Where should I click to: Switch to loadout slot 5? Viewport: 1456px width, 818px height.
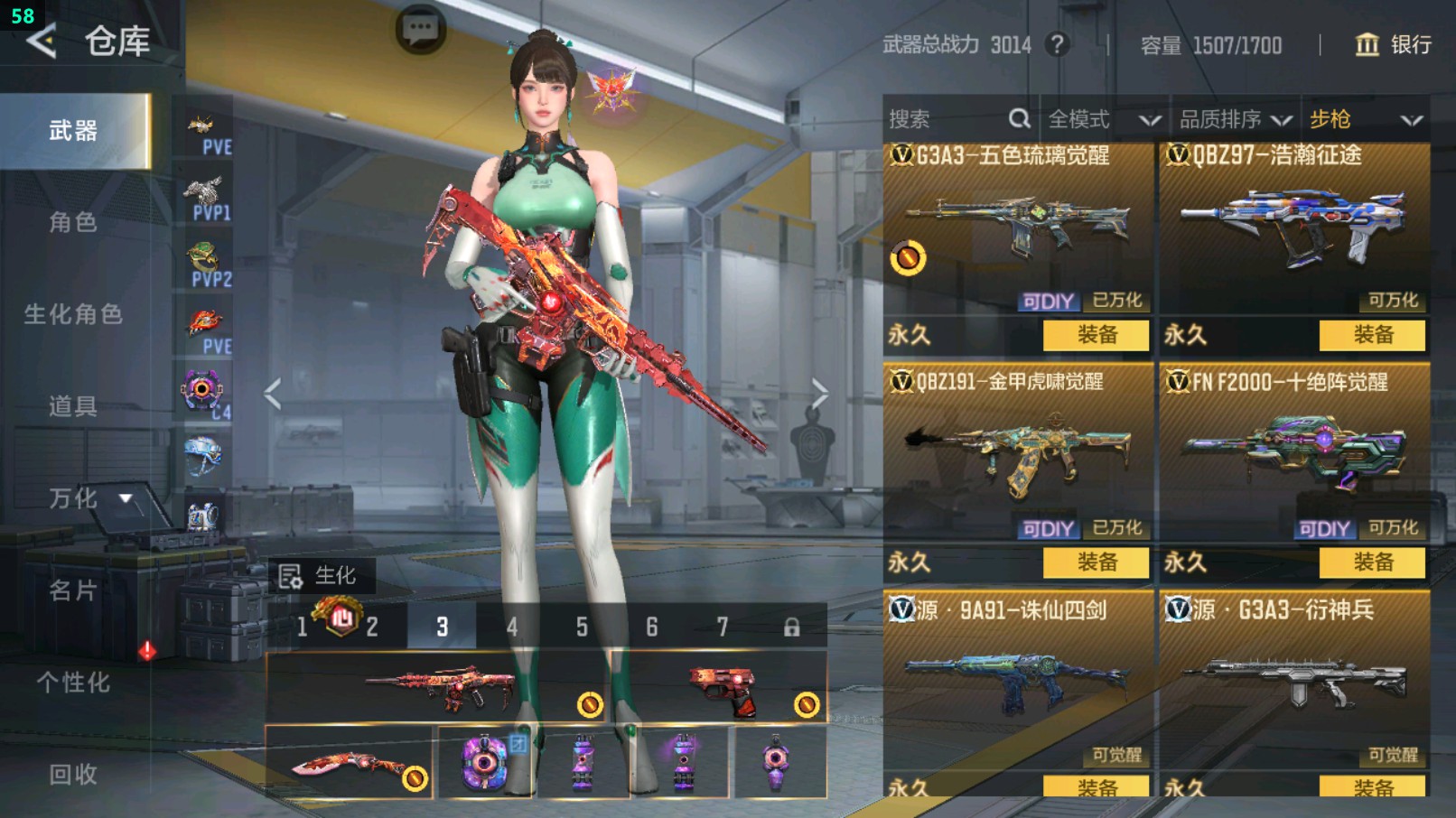[x=582, y=627]
